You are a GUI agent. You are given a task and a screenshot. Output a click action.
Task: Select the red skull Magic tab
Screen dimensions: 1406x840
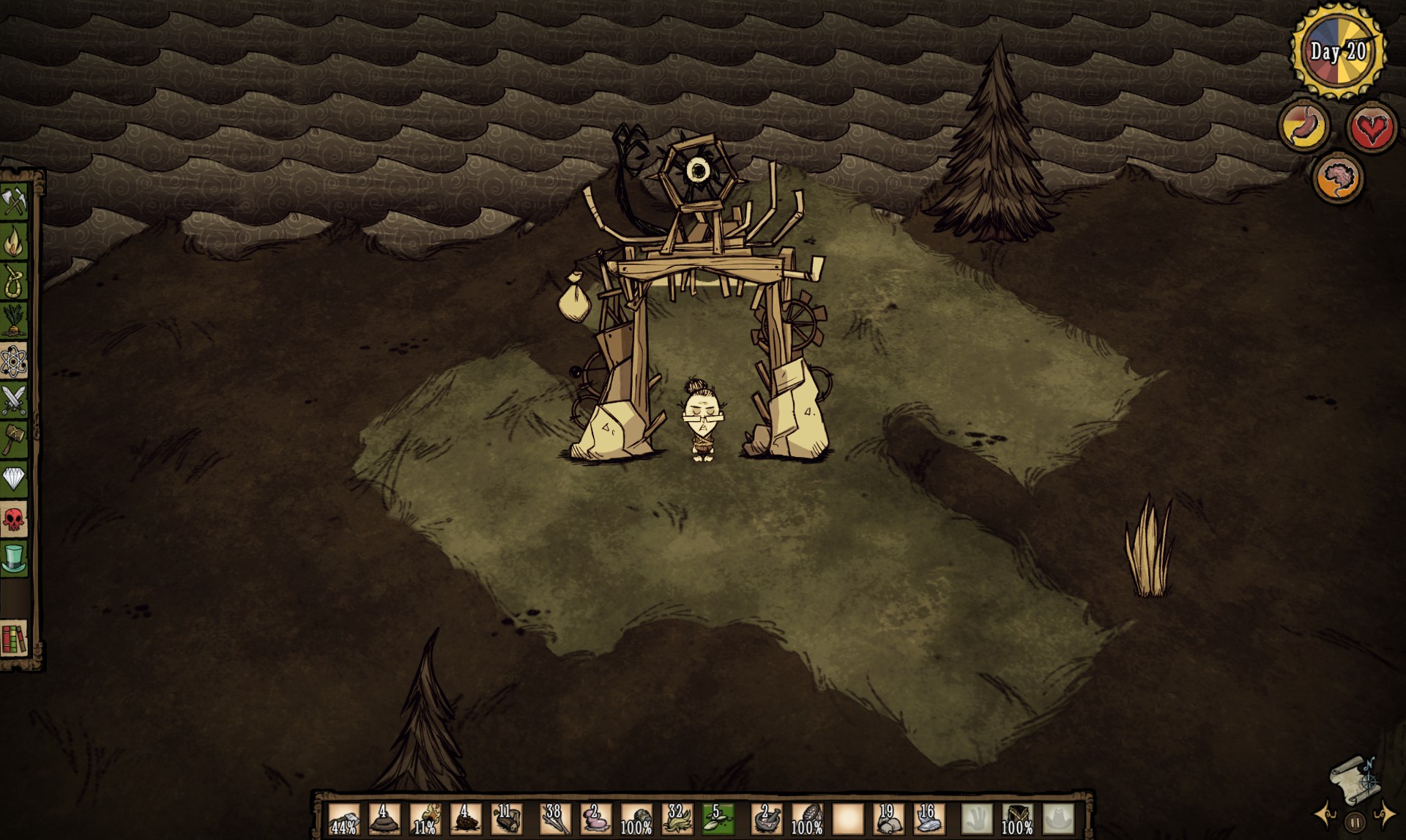tap(15, 519)
